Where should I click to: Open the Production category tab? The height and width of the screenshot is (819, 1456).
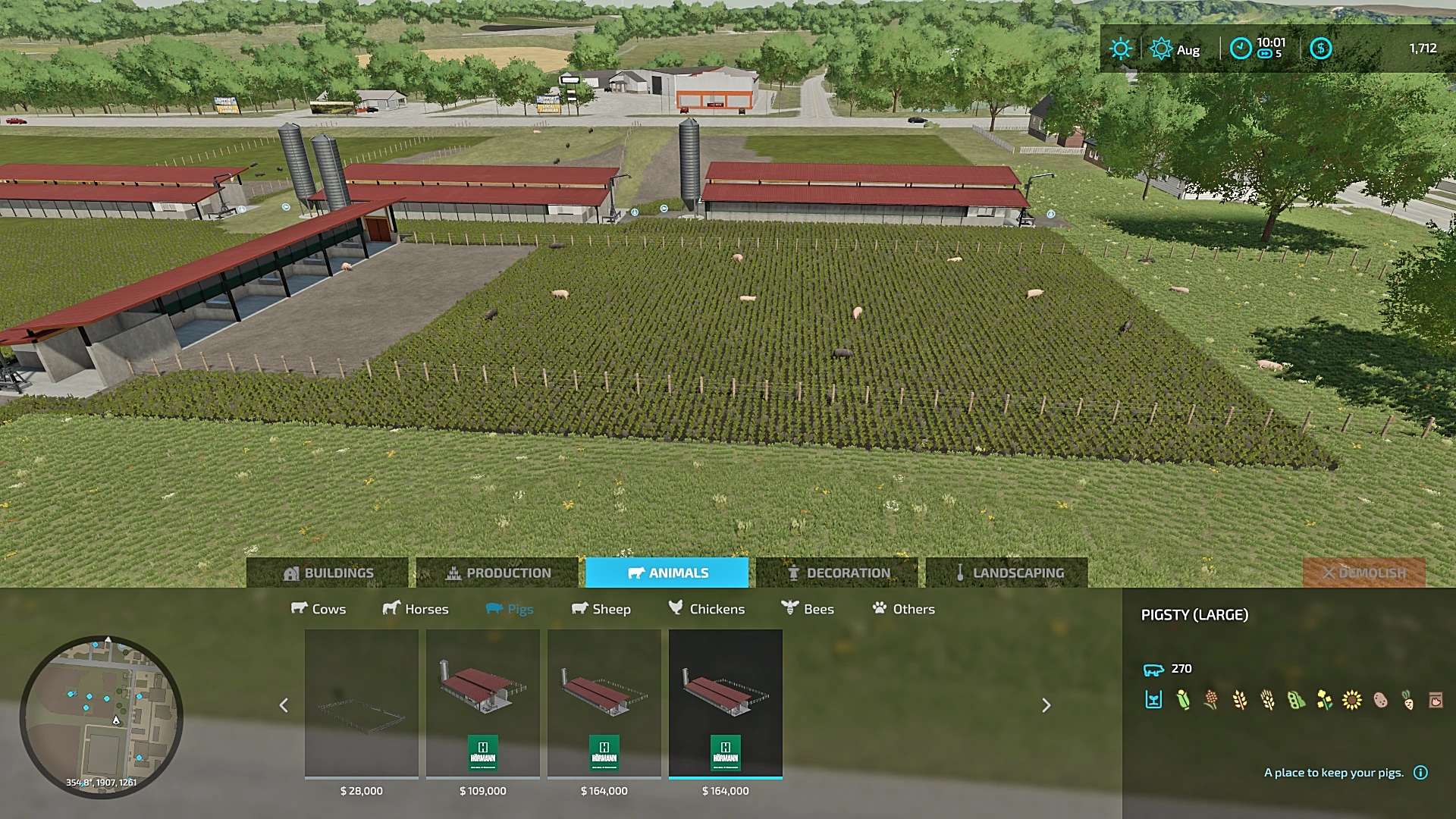[497, 573]
